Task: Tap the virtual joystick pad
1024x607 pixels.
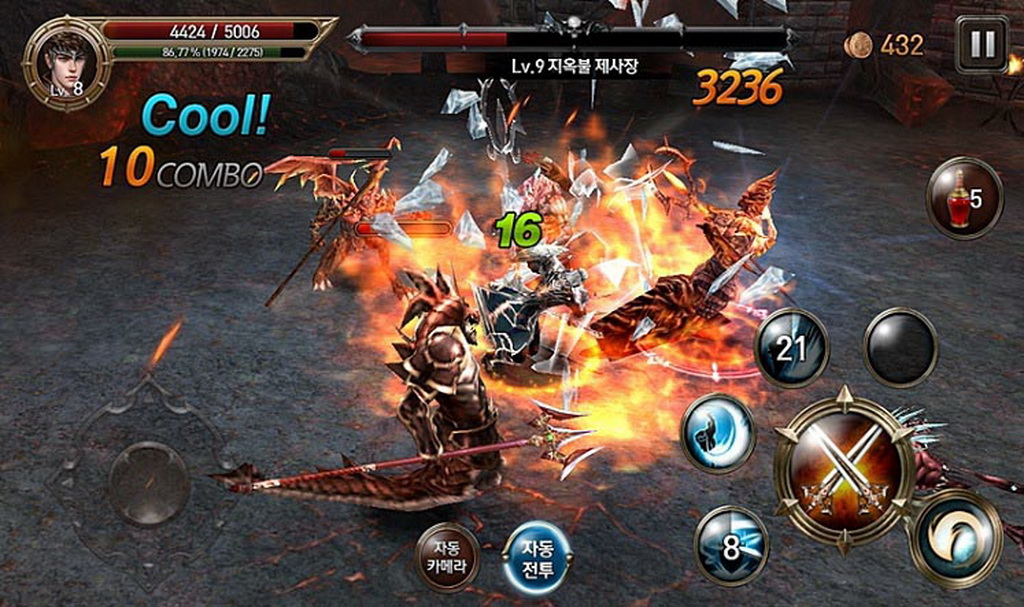Action: (149, 483)
